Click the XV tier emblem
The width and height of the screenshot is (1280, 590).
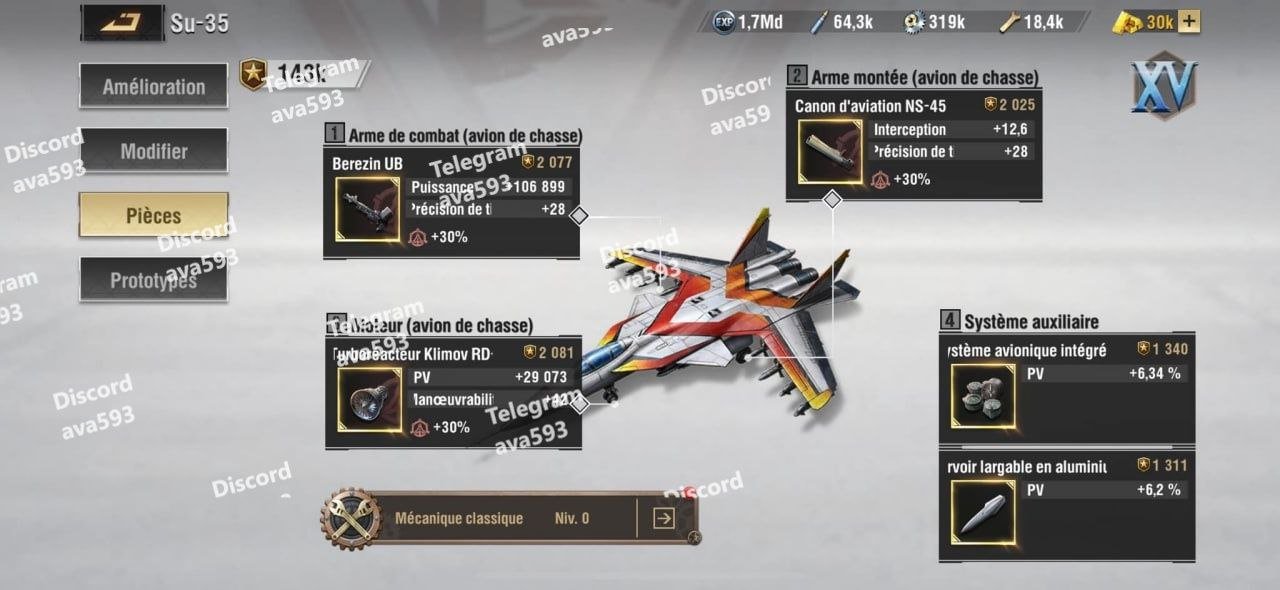point(1164,86)
